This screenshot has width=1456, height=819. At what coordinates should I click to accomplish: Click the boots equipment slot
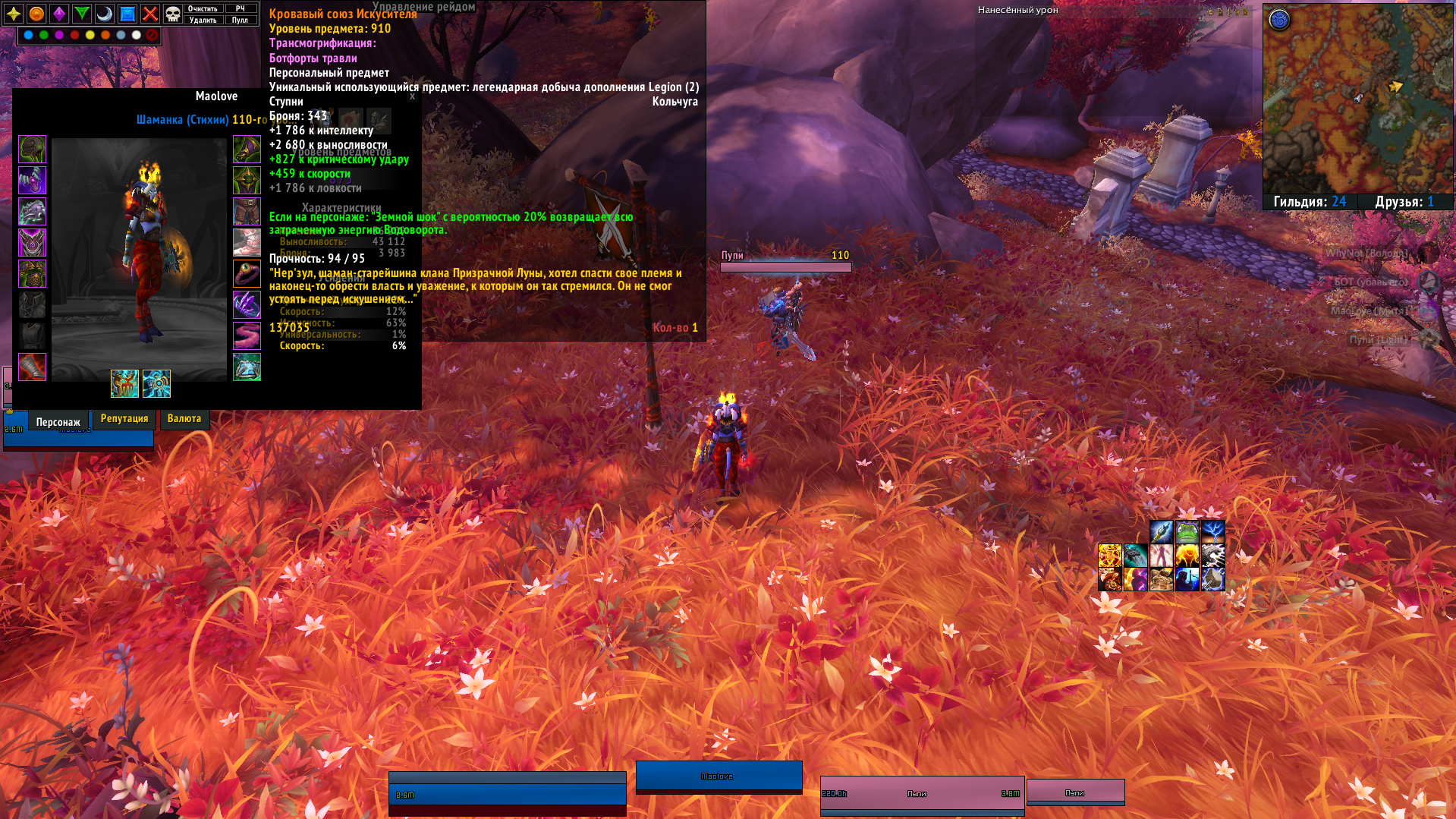pyautogui.click(x=247, y=243)
